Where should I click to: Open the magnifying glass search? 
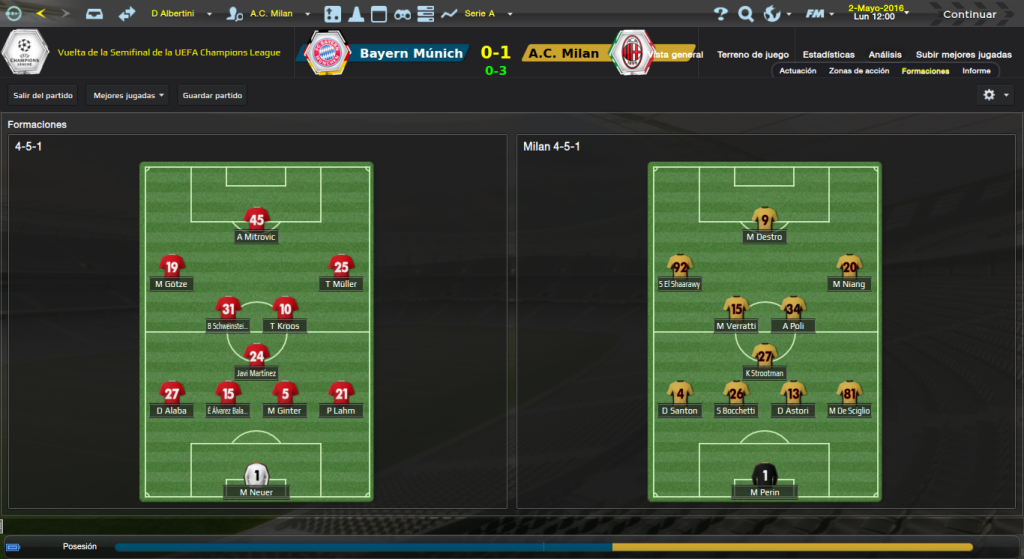[745, 14]
